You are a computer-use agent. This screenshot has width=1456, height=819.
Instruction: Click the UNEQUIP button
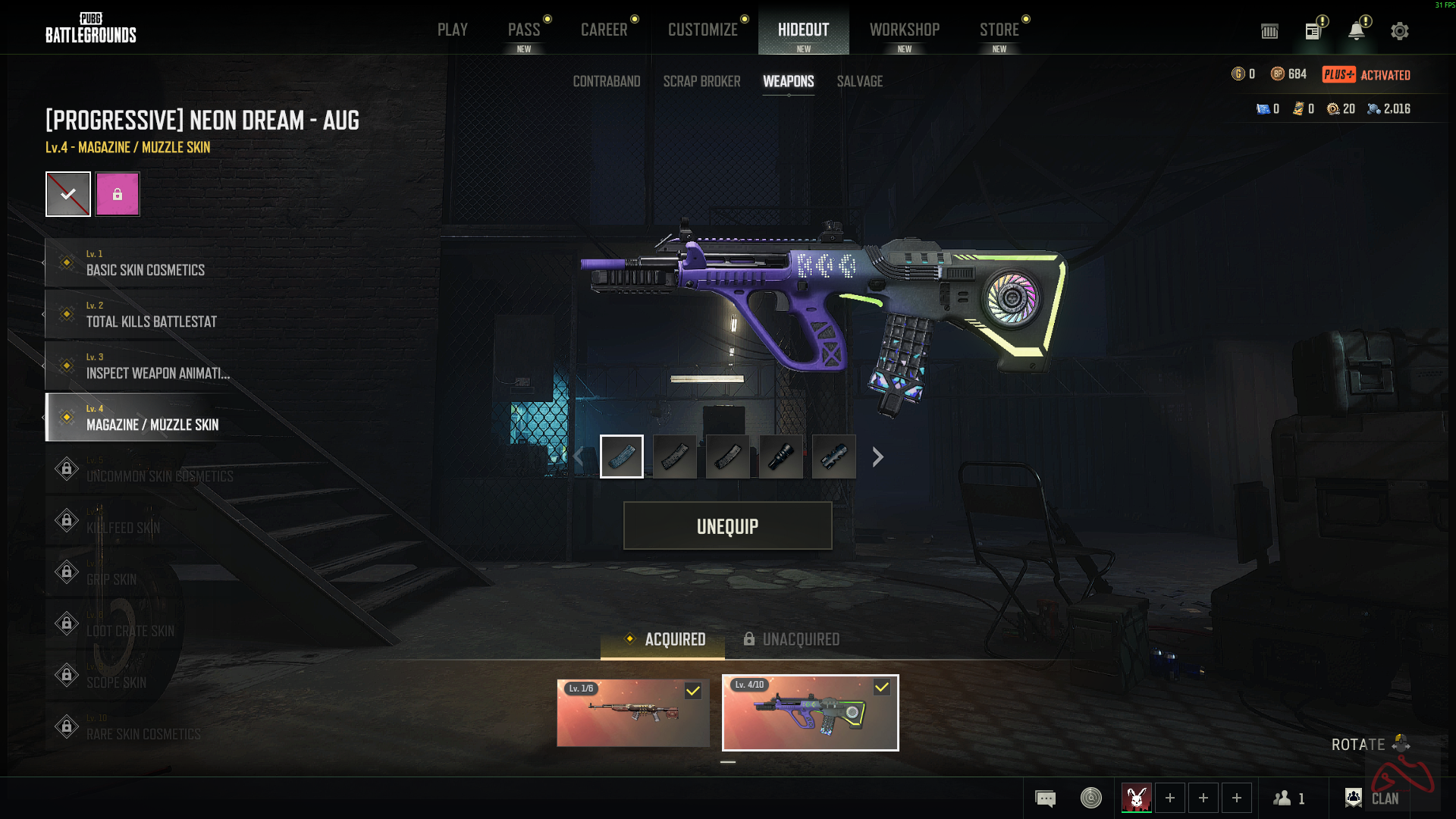[727, 526]
